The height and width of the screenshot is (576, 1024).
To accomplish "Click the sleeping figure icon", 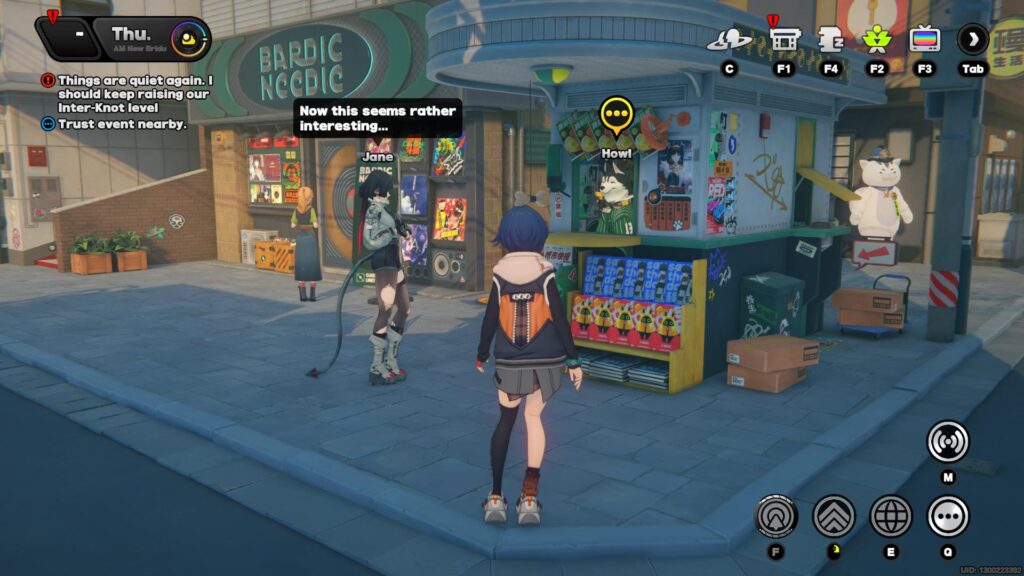I will coord(830,41).
